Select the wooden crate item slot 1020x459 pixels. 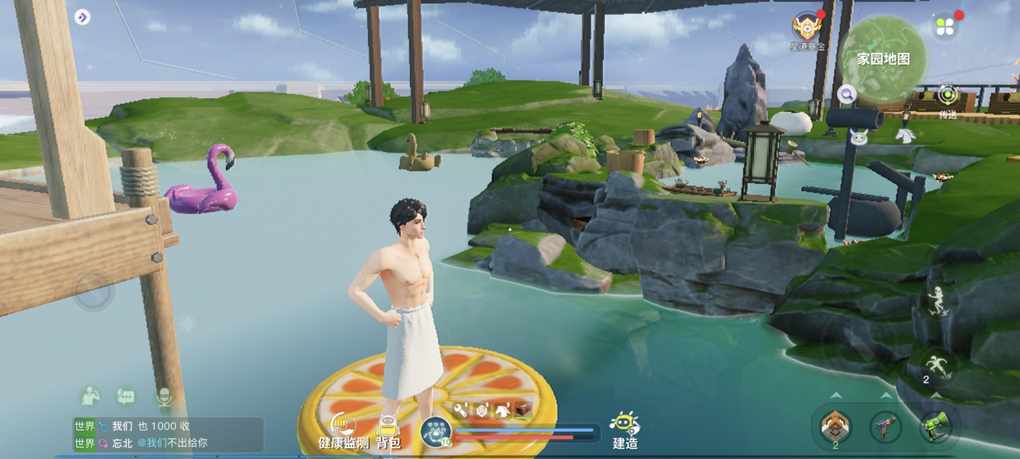click(834, 427)
